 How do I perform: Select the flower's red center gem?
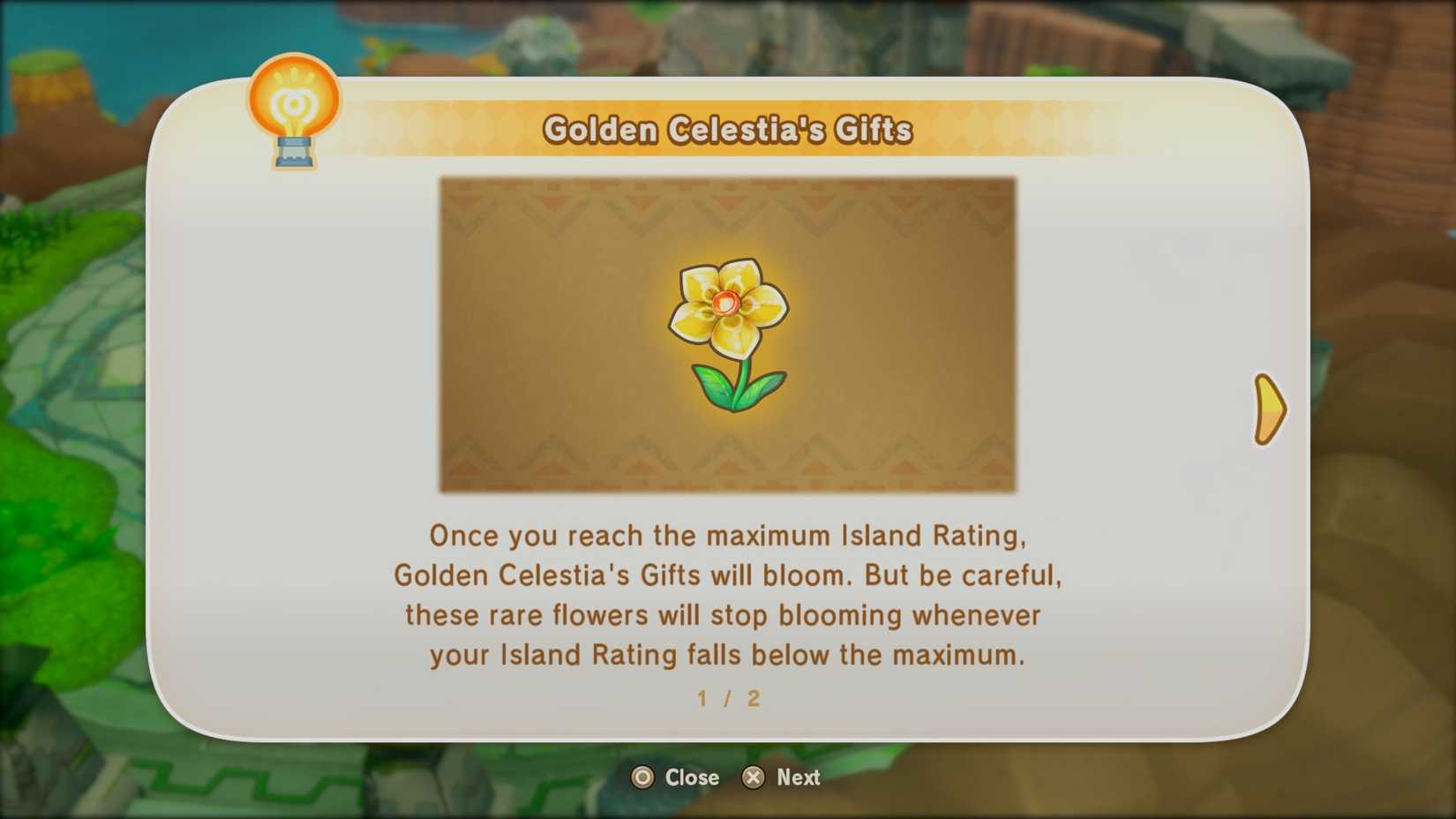pos(725,304)
